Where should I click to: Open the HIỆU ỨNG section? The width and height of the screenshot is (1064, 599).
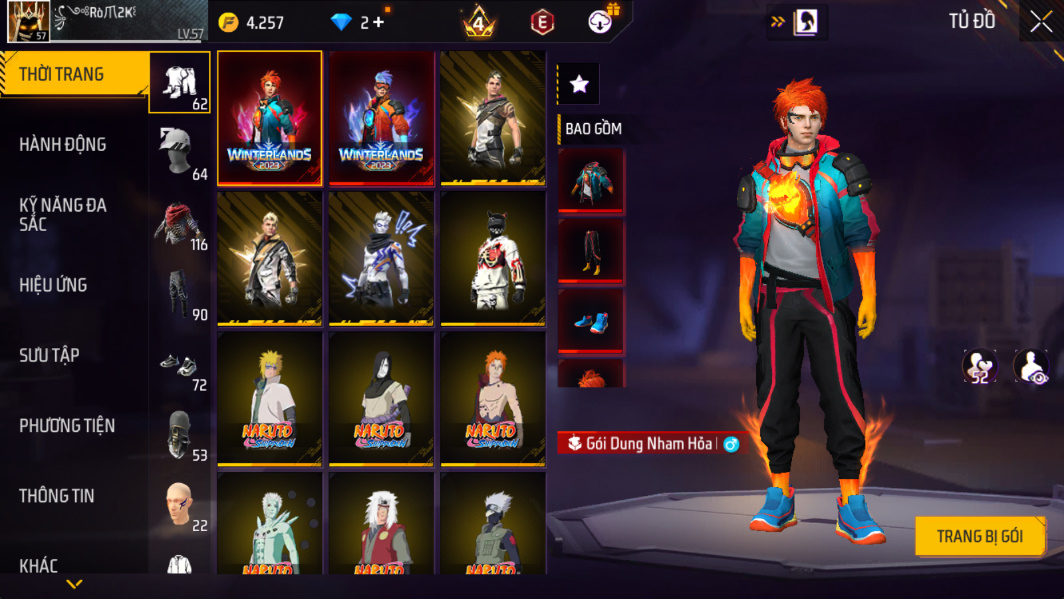click(53, 286)
